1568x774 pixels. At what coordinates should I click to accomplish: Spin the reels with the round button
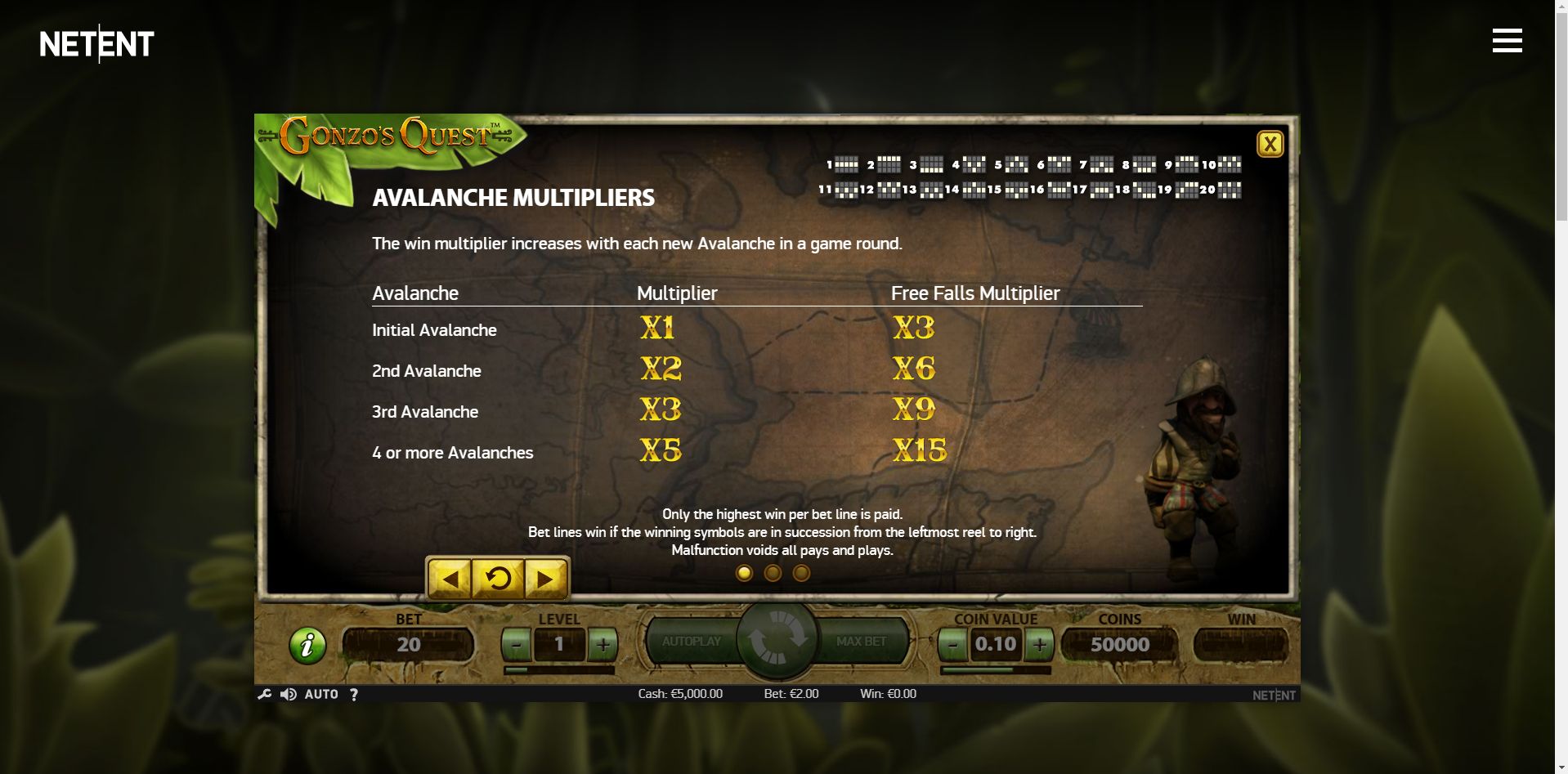coord(777,639)
